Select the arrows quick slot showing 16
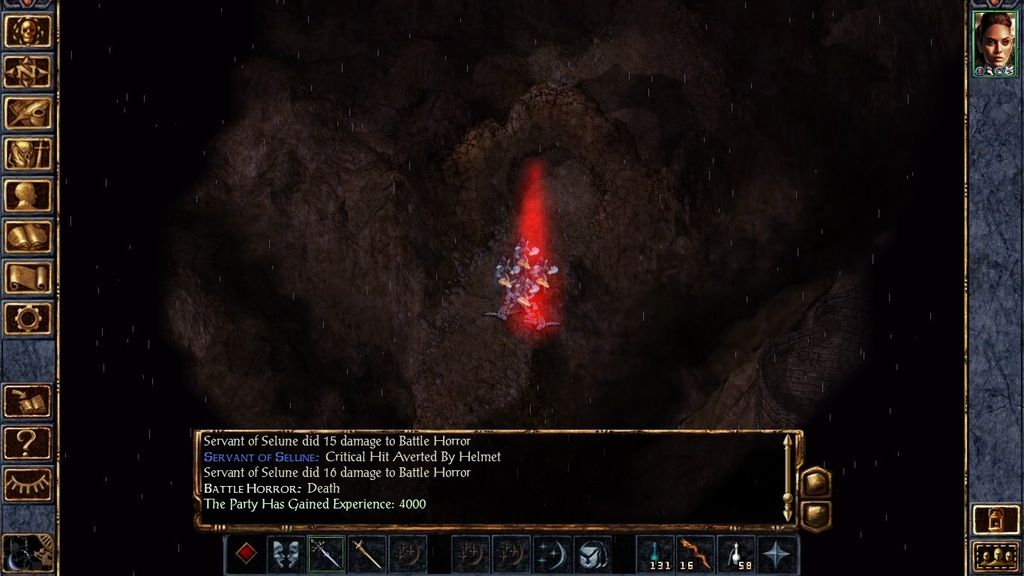 (x=697, y=554)
